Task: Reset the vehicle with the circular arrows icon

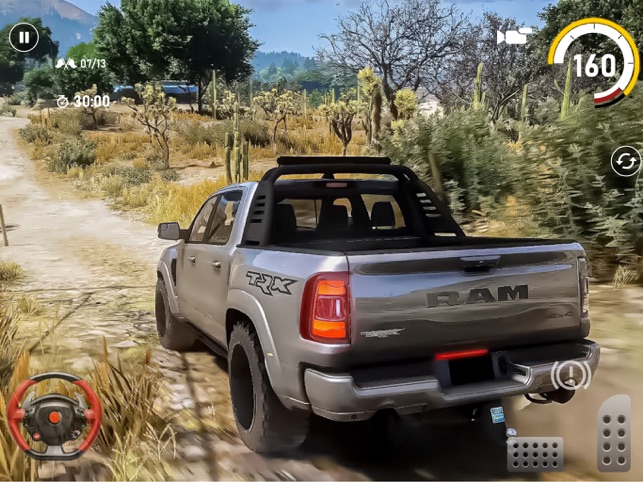Action: click(625, 160)
